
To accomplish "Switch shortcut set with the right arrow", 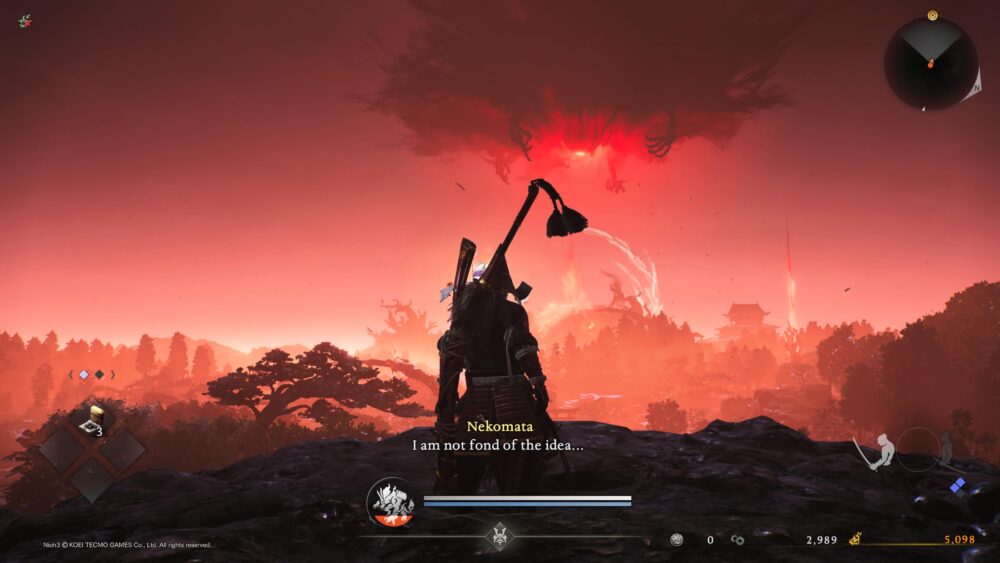I will tap(113, 375).
